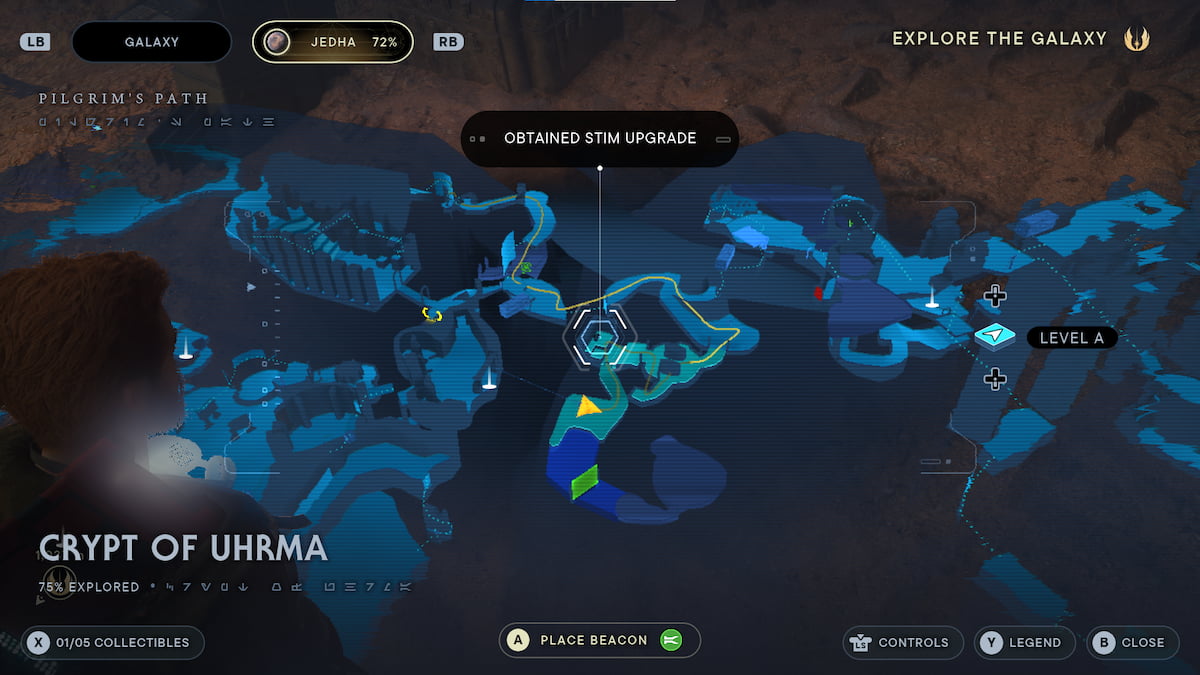Move up one map level
Screen dimensions: 1200x675
[995, 295]
